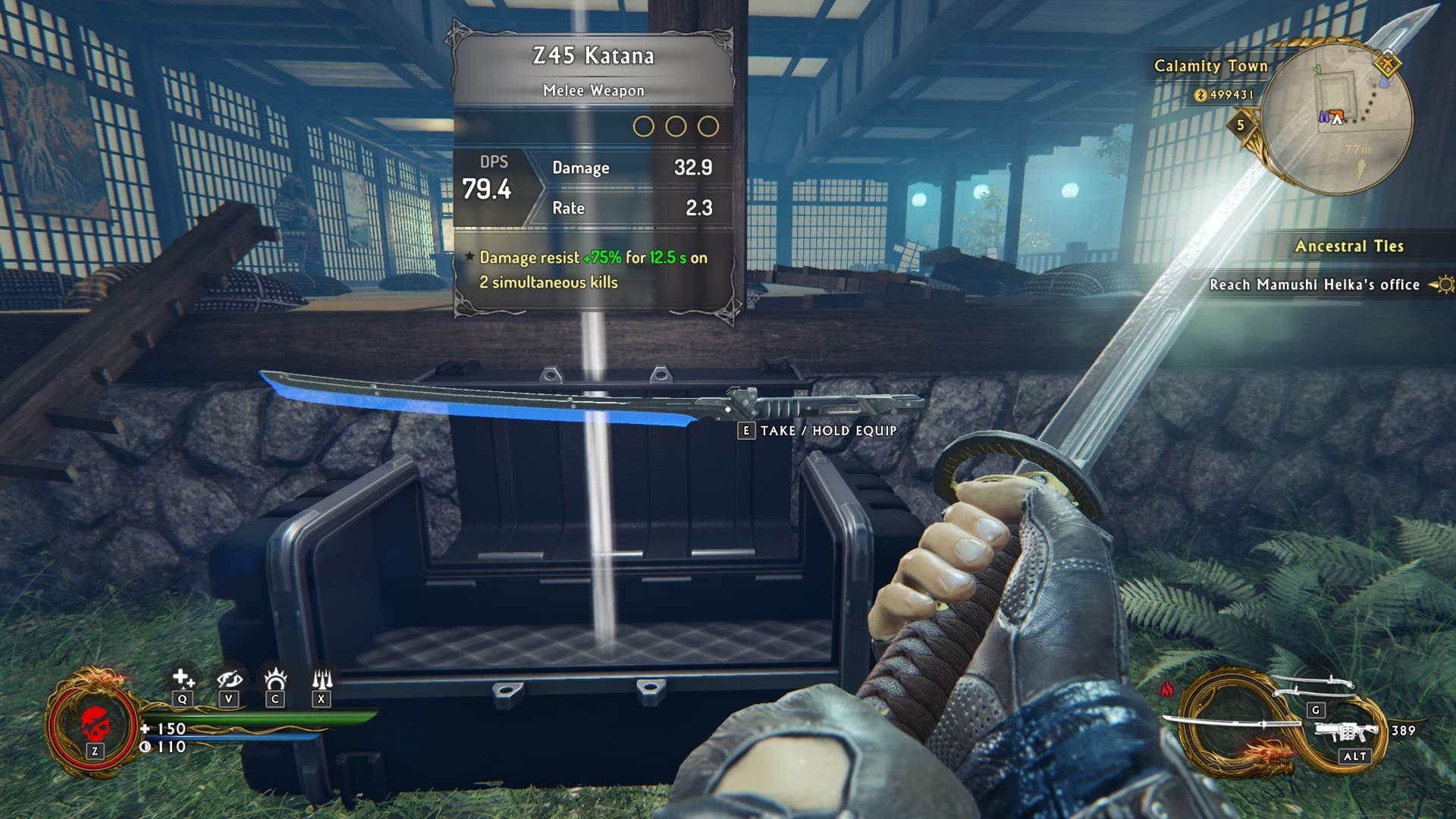
Task: Use the crossed-out eye vanish ability
Action: [229, 678]
